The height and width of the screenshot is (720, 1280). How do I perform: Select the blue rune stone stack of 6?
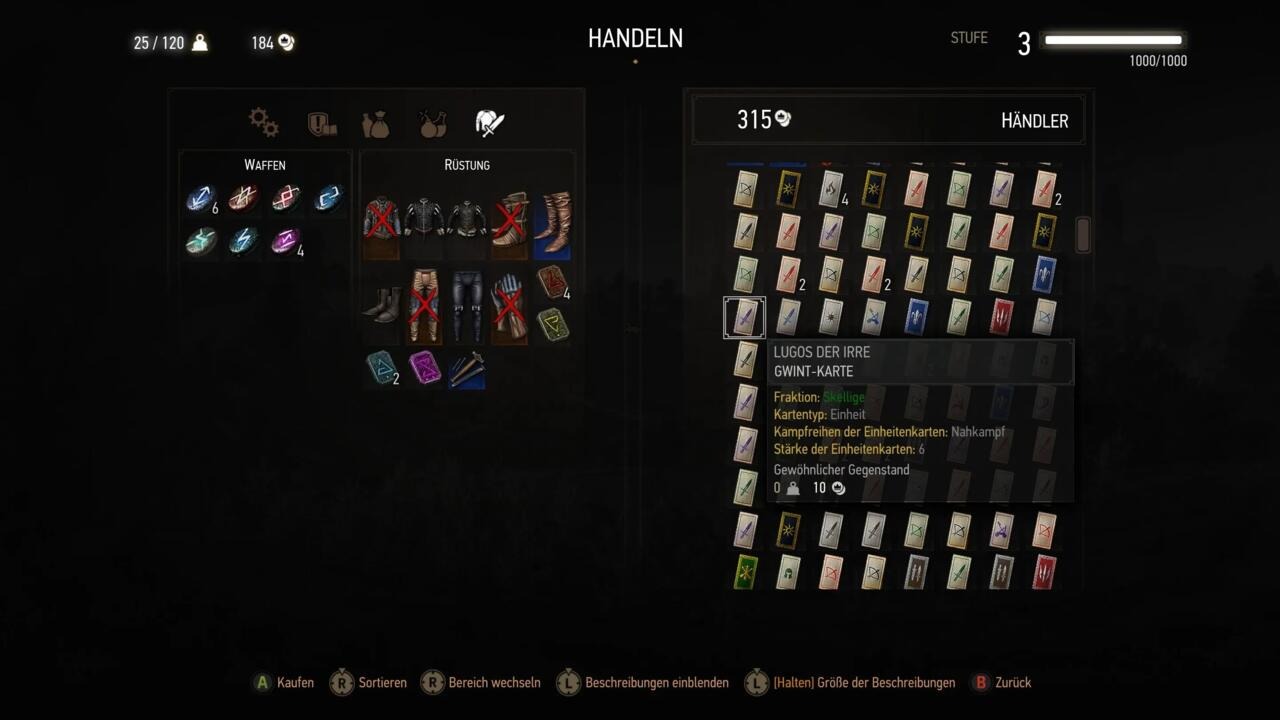200,198
